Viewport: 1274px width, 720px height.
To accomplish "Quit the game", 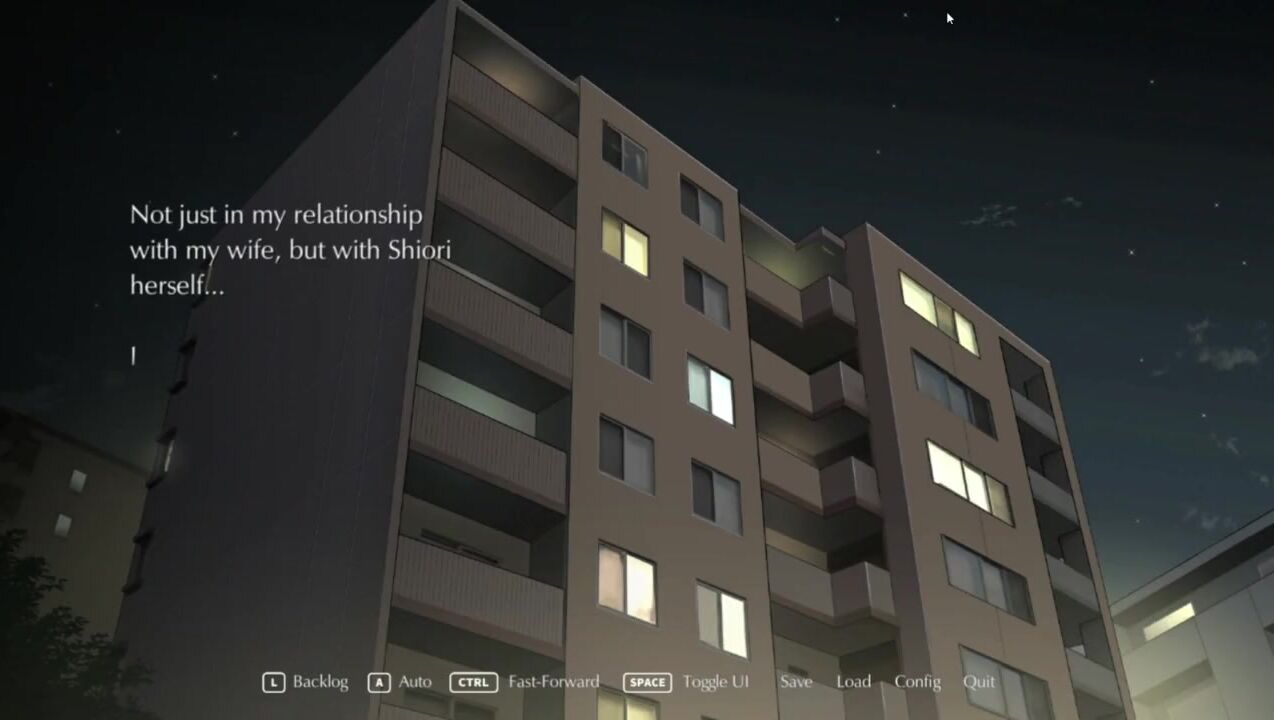I will click(x=979, y=682).
